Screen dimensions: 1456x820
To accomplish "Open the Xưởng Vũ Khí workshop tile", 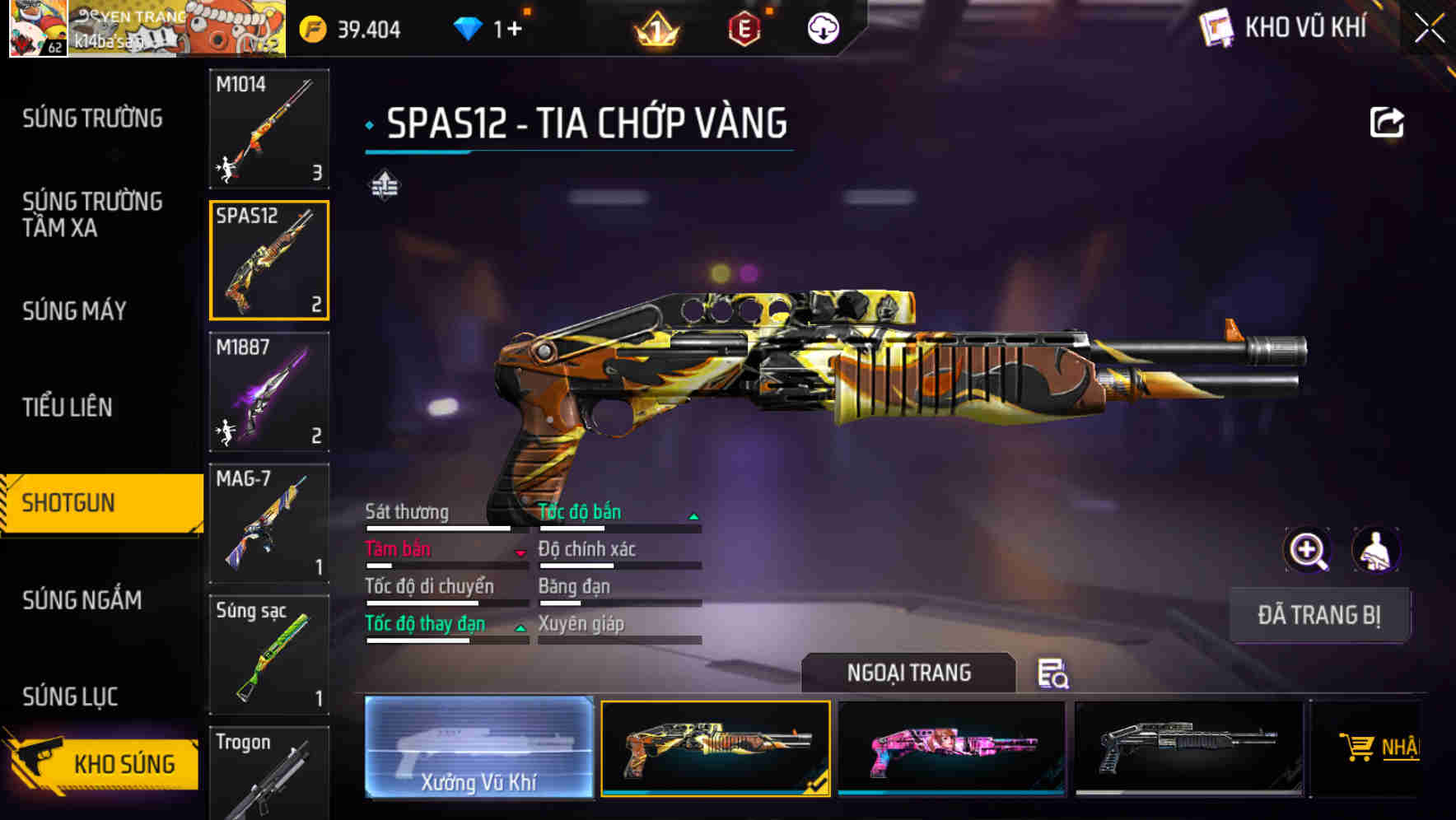I will click(478, 748).
